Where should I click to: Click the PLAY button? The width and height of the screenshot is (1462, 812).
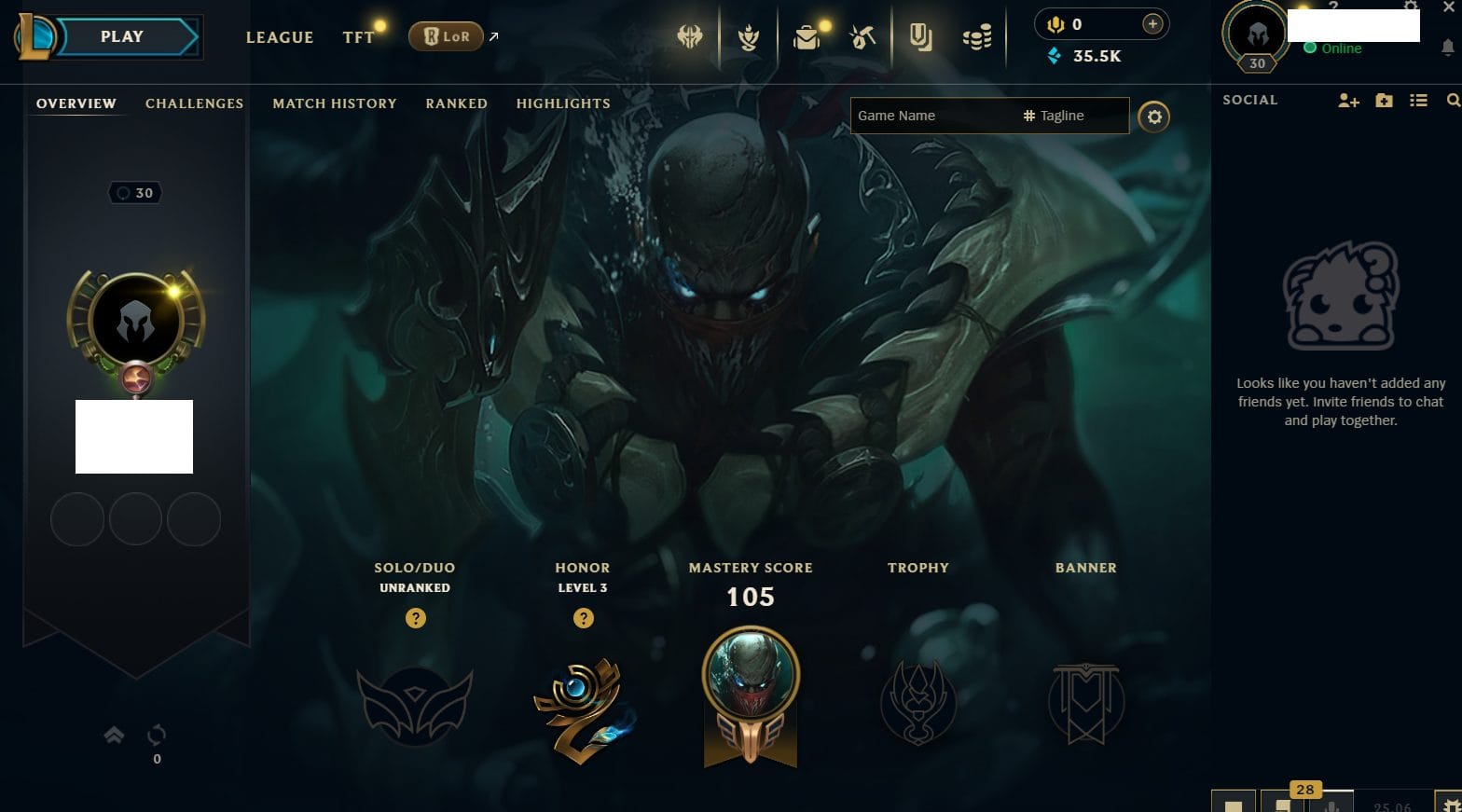coord(123,37)
